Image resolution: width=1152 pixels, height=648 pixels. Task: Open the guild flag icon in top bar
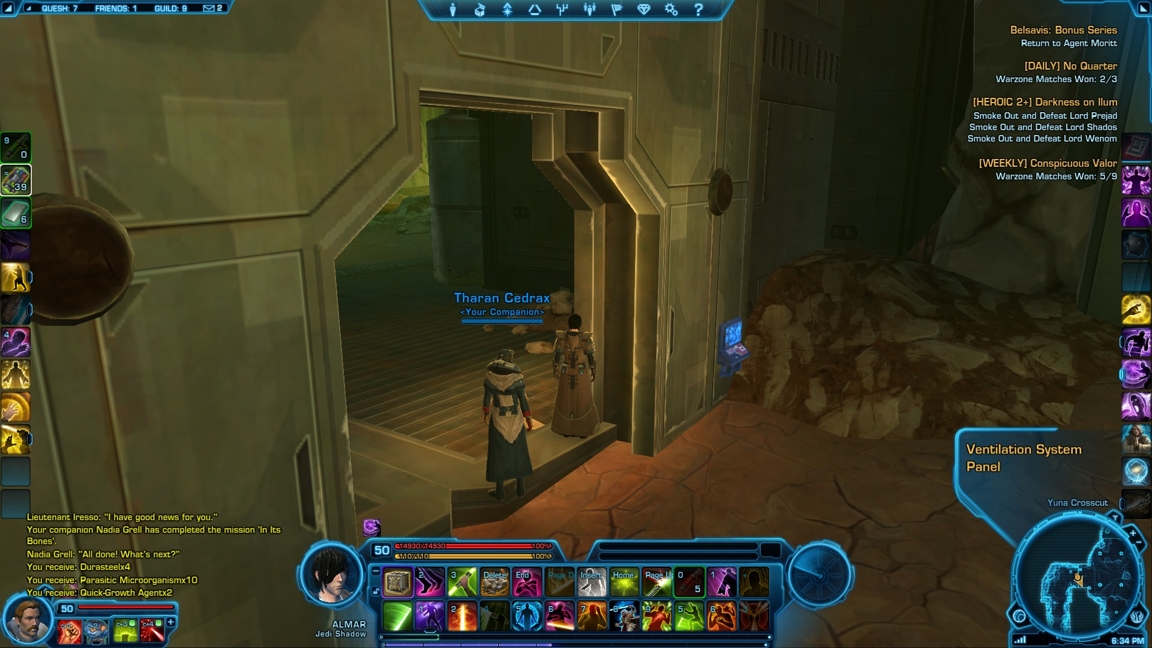tap(616, 10)
